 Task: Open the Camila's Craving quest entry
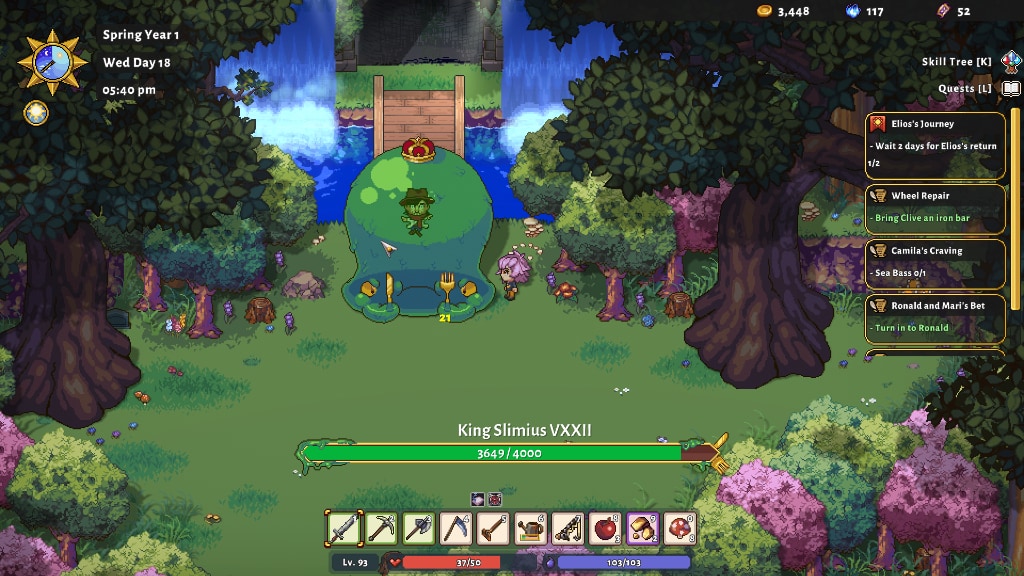pyautogui.click(x=935, y=263)
